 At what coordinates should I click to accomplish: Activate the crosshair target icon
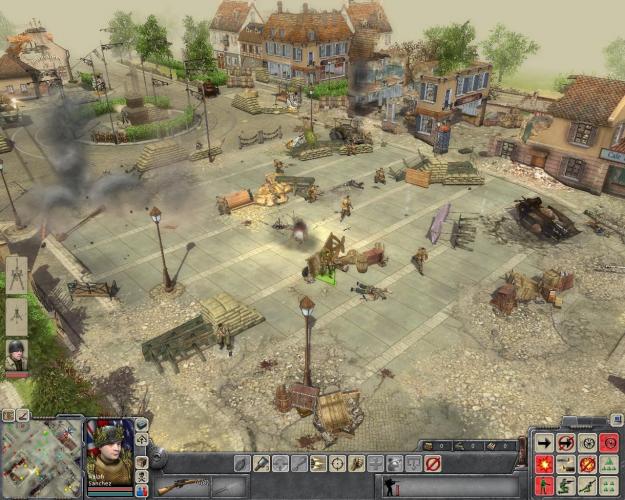pos(337,464)
